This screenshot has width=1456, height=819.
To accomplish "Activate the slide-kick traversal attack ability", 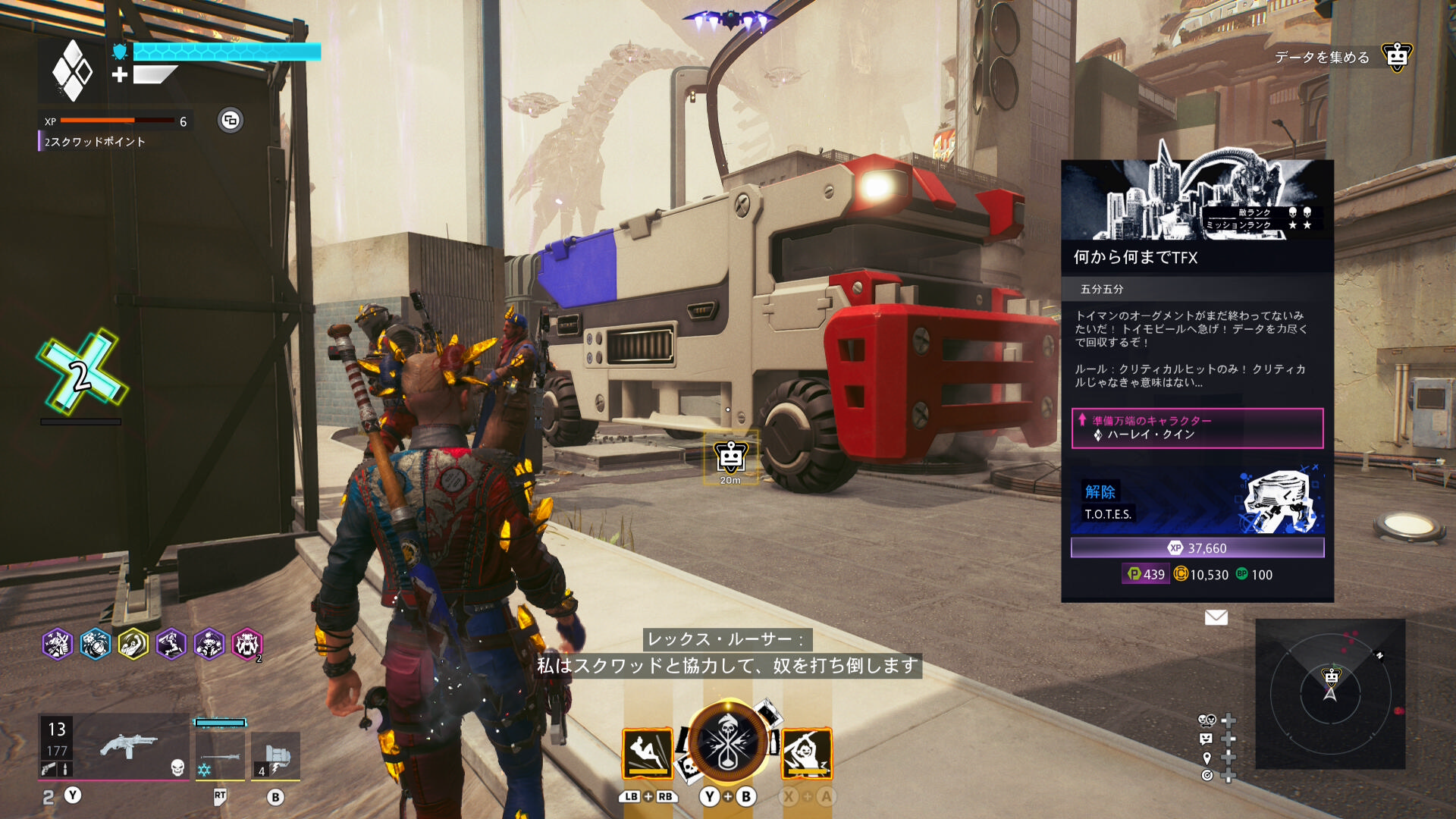I will 648,753.
